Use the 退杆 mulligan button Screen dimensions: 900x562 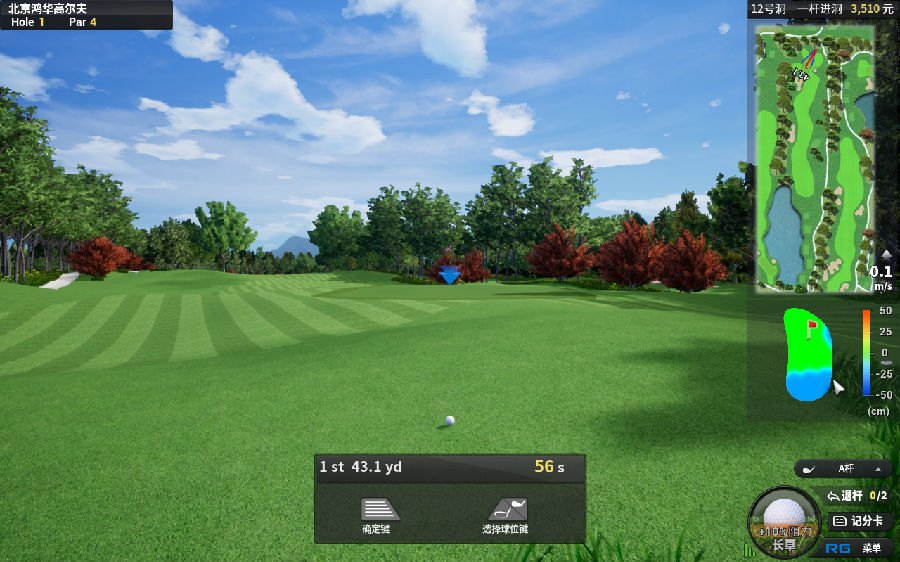pyautogui.click(x=857, y=495)
